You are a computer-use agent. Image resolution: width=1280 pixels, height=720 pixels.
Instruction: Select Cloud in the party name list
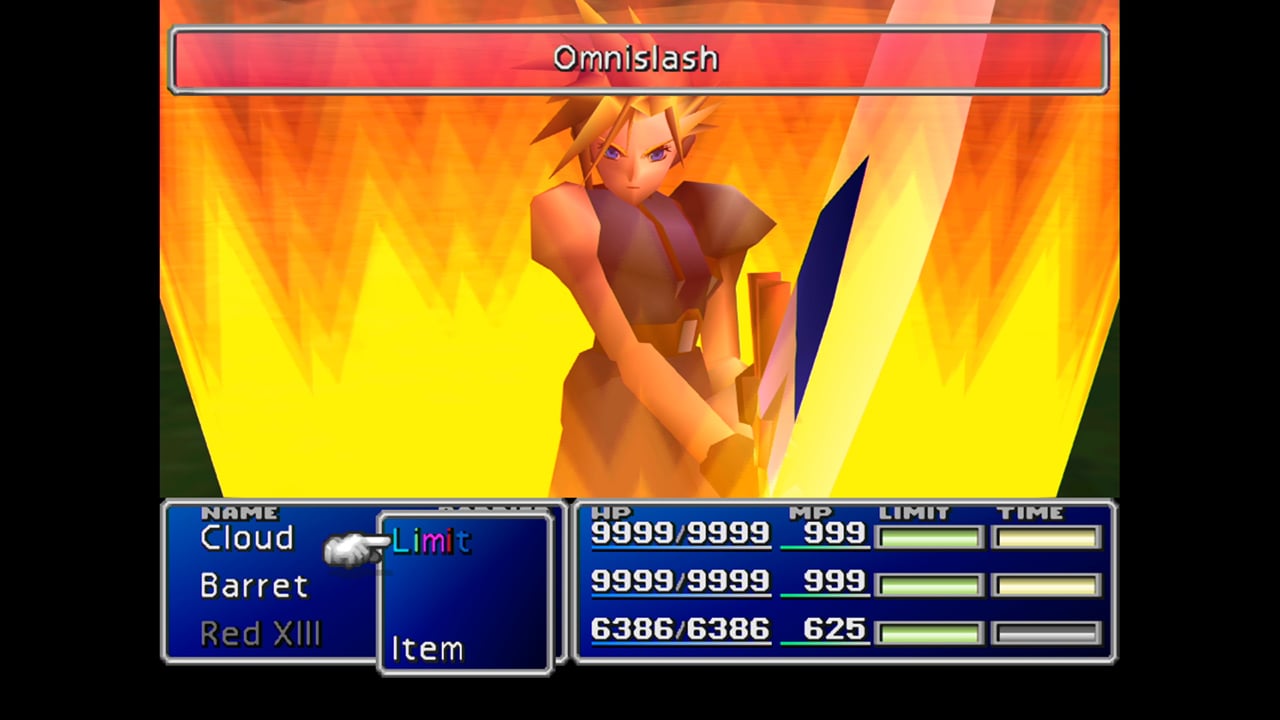point(246,538)
